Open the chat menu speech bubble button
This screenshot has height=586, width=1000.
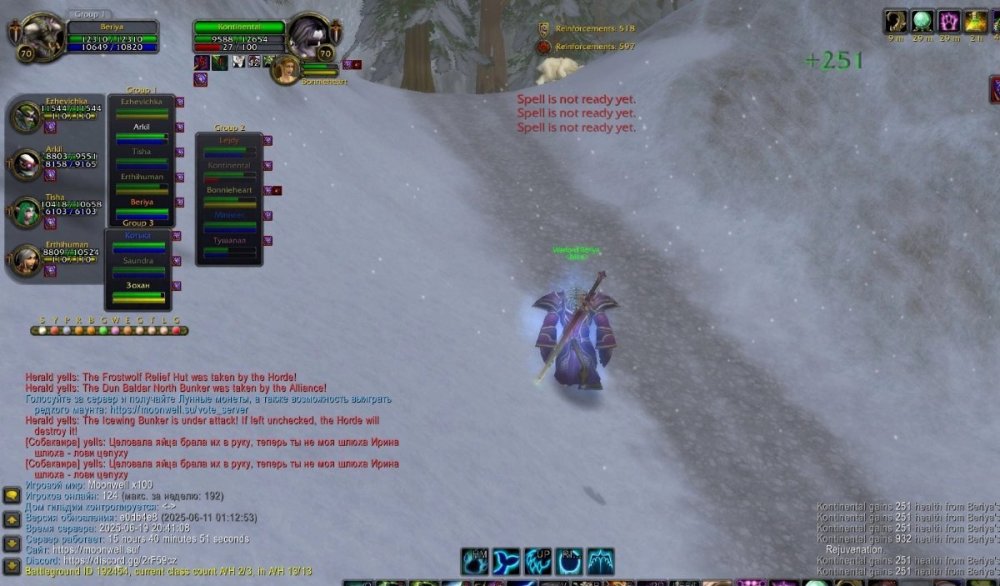coord(11,495)
